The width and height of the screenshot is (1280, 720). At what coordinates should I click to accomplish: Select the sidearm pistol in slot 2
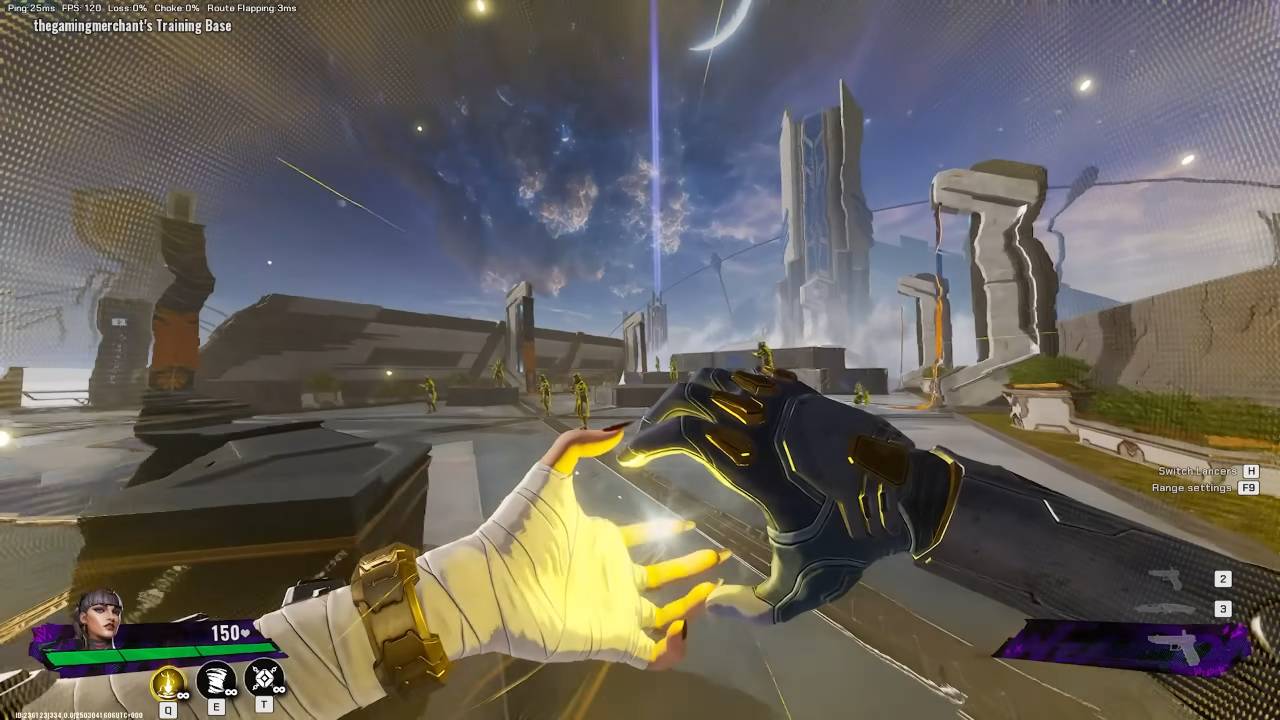click(x=1165, y=579)
